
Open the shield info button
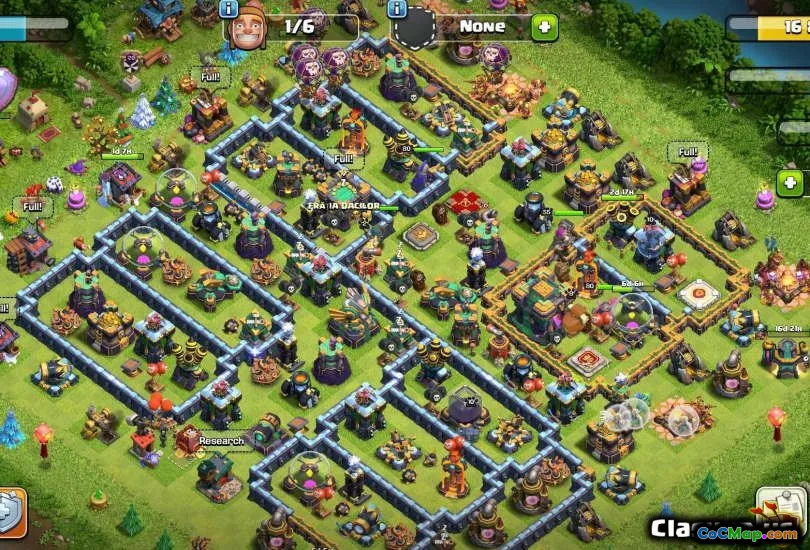pyautogui.click(x=397, y=9)
